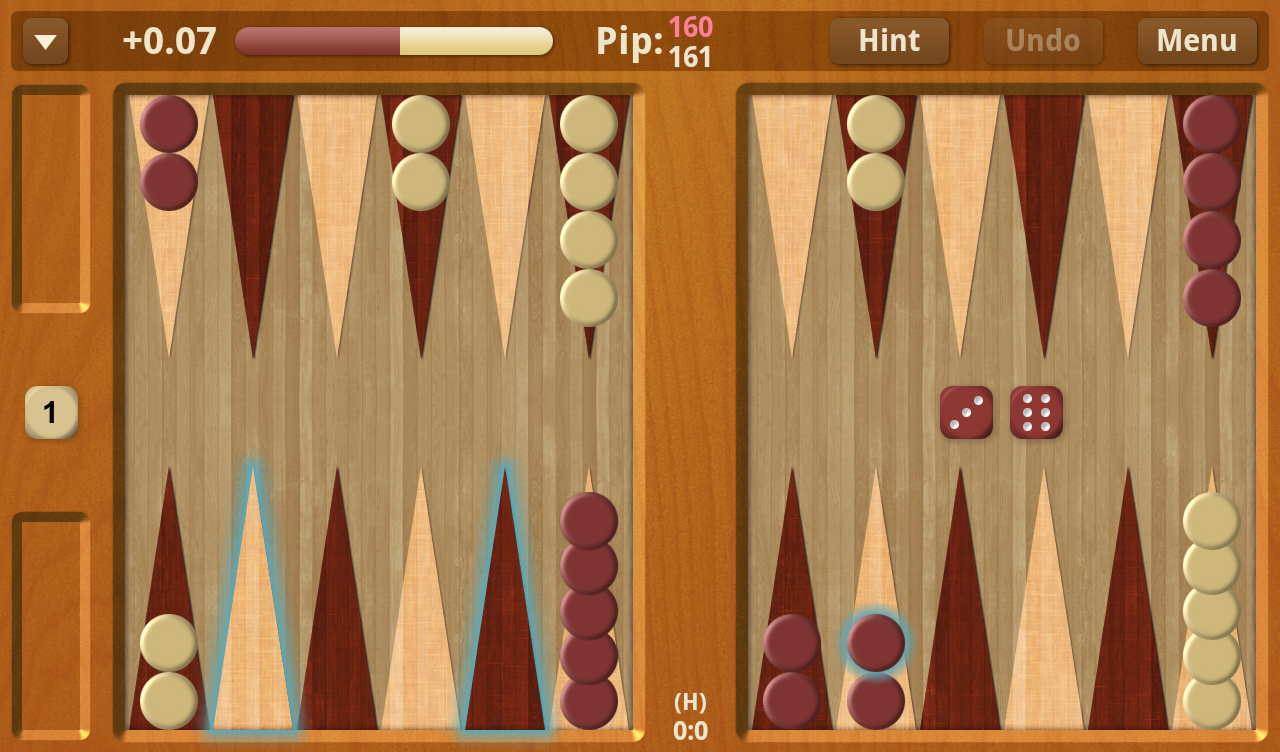The image size is (1280, 752).
Task: Select the glowing highlighted red checker
Action: (x=876, y=642)
